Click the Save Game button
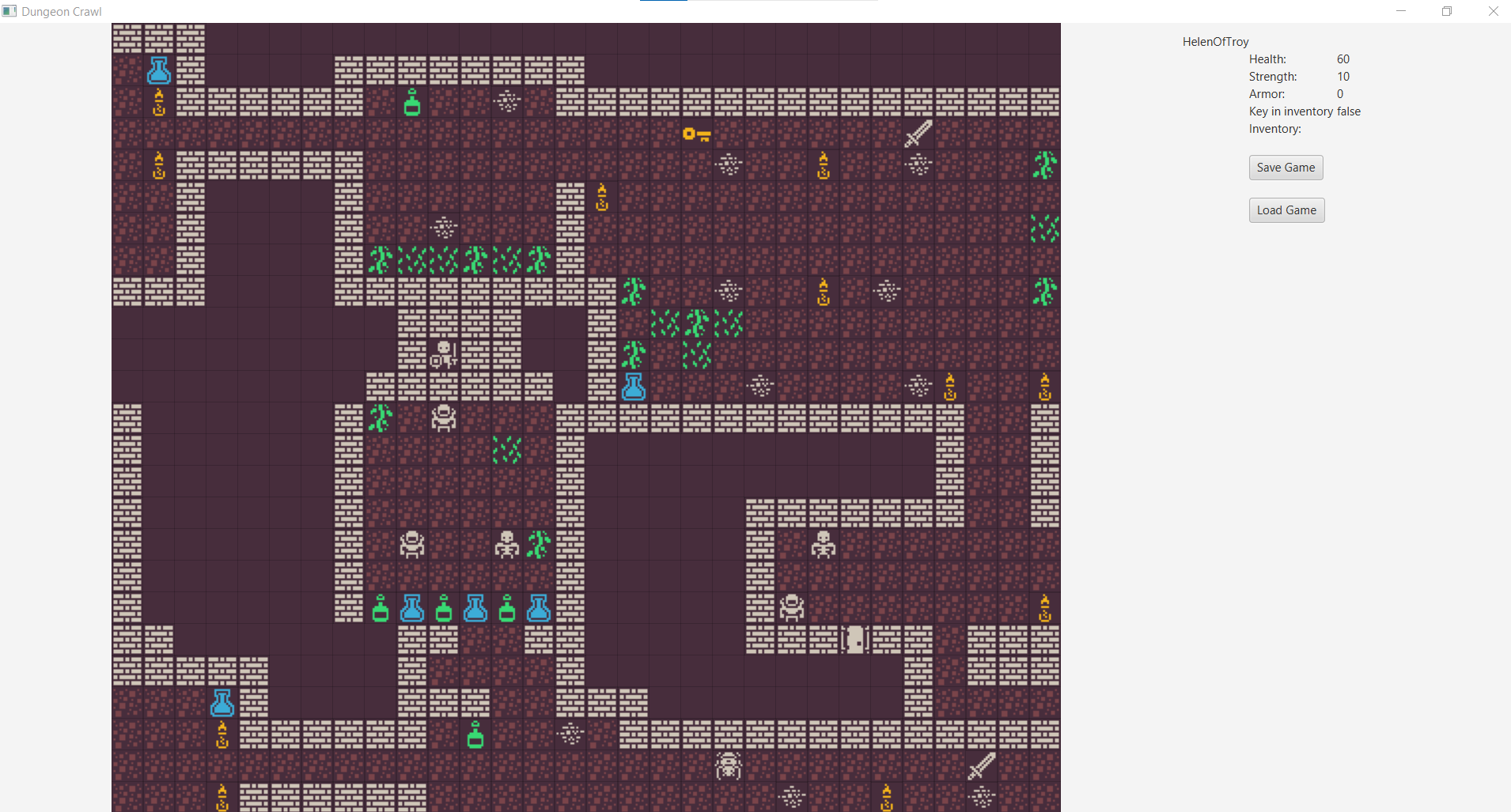1511x812 pixels. point(1285,167)
